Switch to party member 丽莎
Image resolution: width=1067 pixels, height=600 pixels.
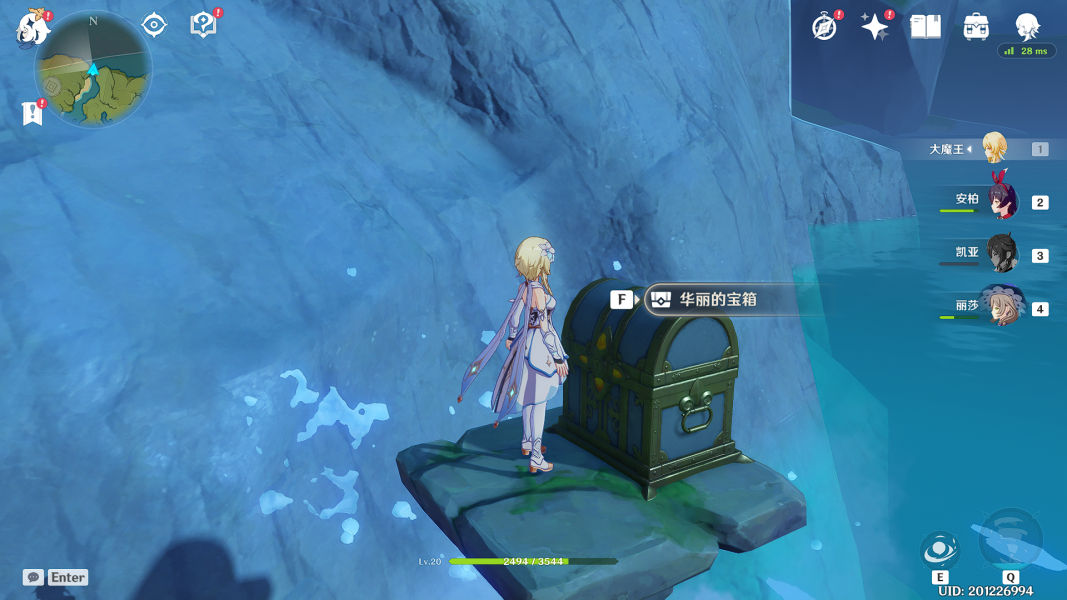pos(1001,307)
